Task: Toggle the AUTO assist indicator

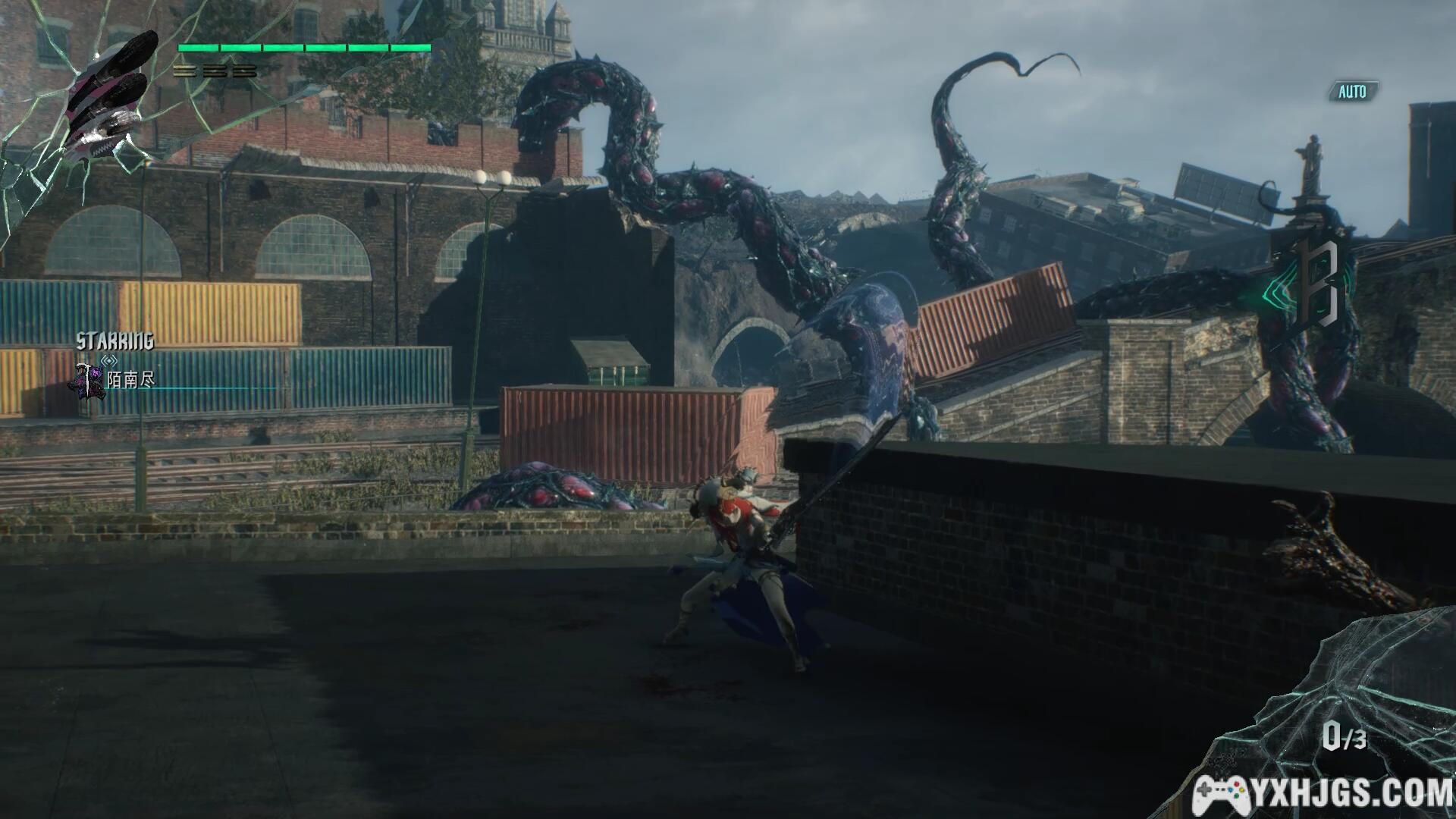Action: [1352, 92]
